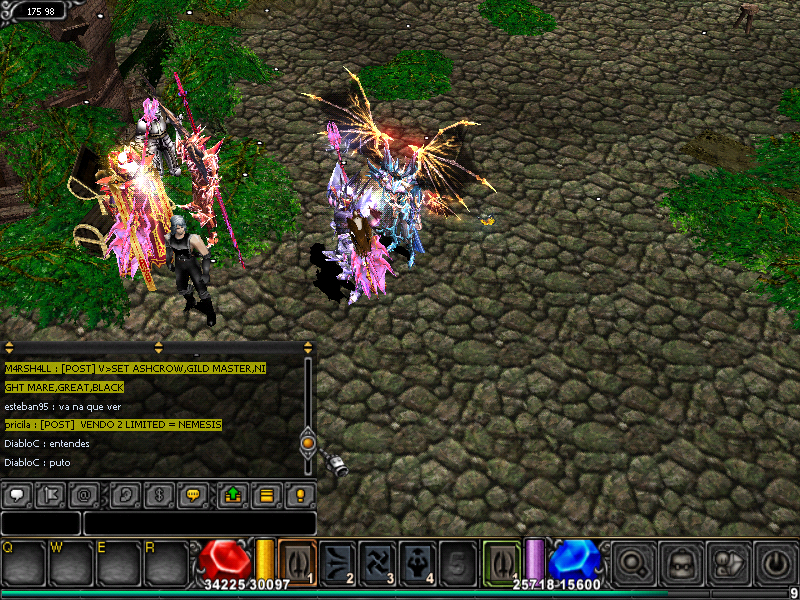Open the character and friends menu button

[x=728, y=563]
